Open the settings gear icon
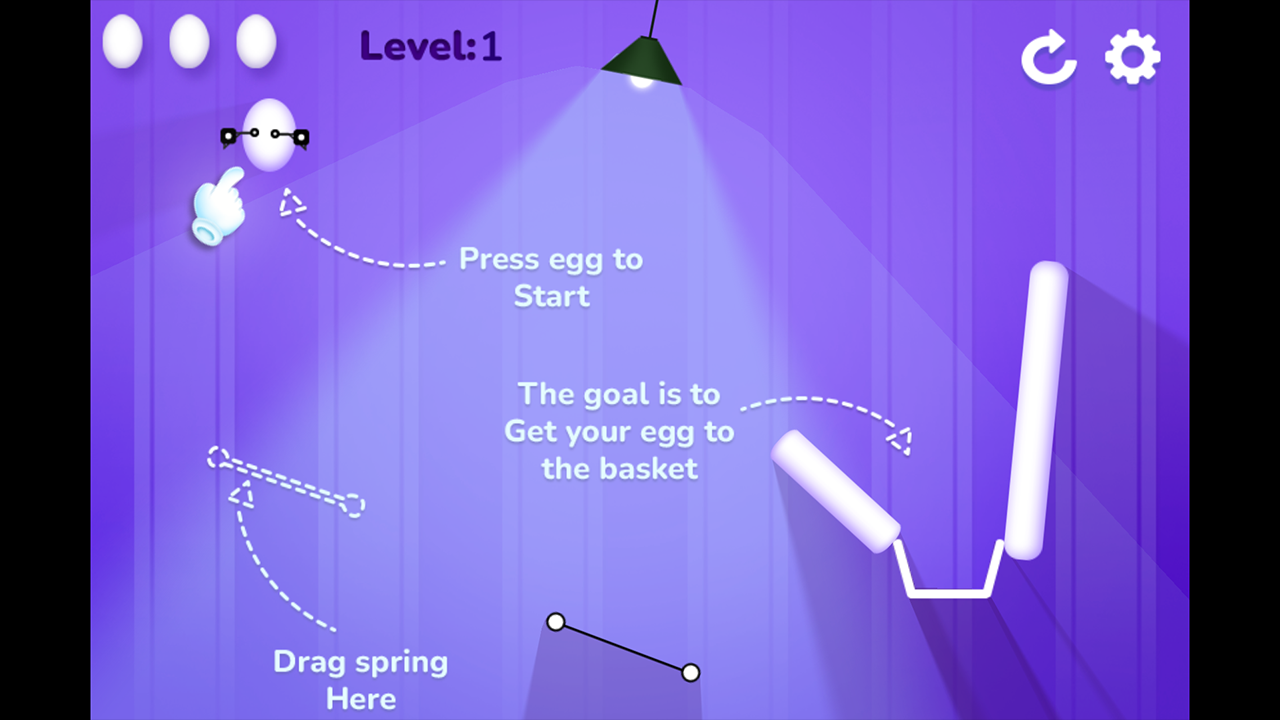Screen dimensions: 1280x720 tap(1132, 56)
